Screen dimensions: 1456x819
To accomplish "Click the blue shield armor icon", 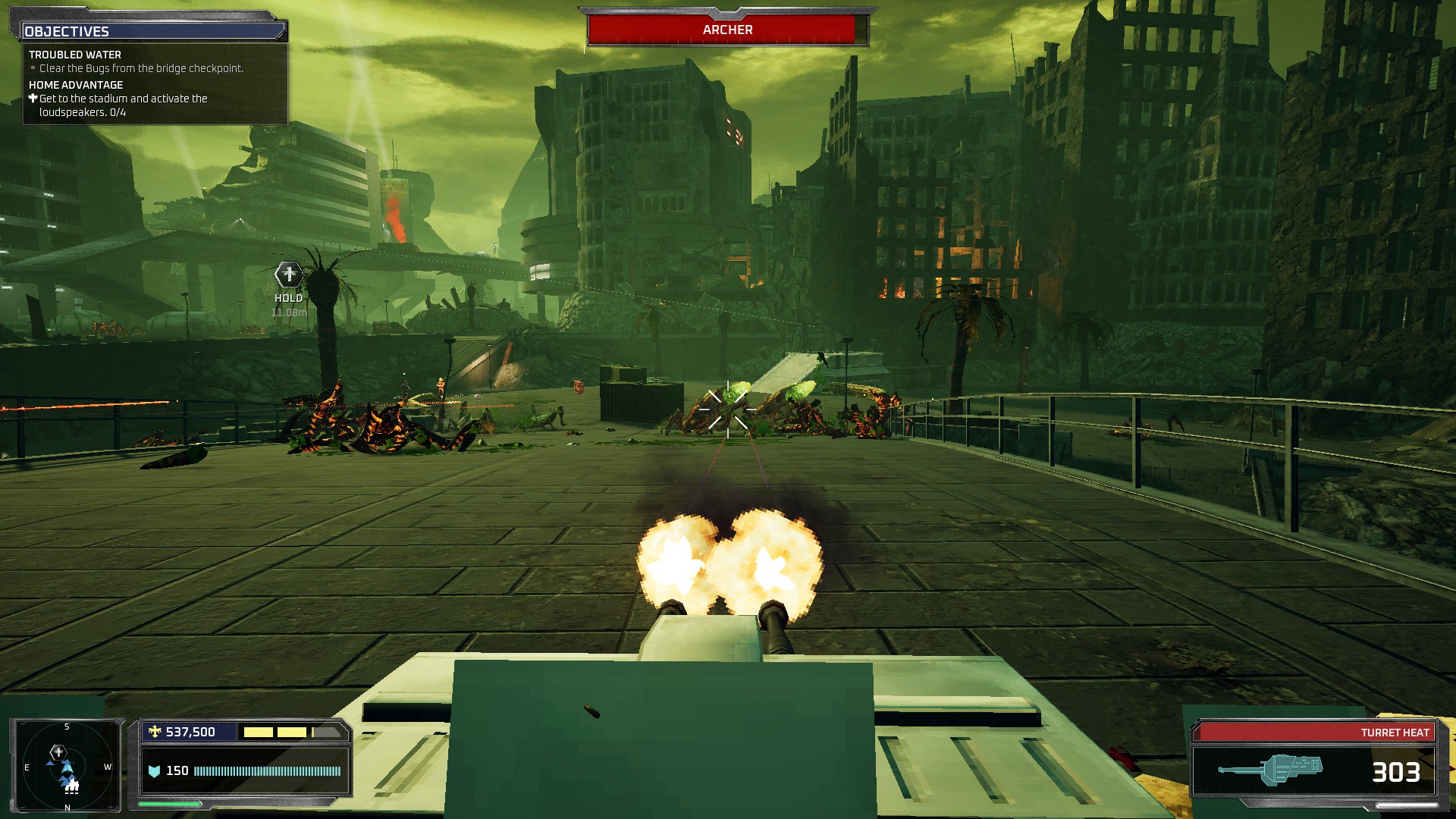I will pos(155,770).
